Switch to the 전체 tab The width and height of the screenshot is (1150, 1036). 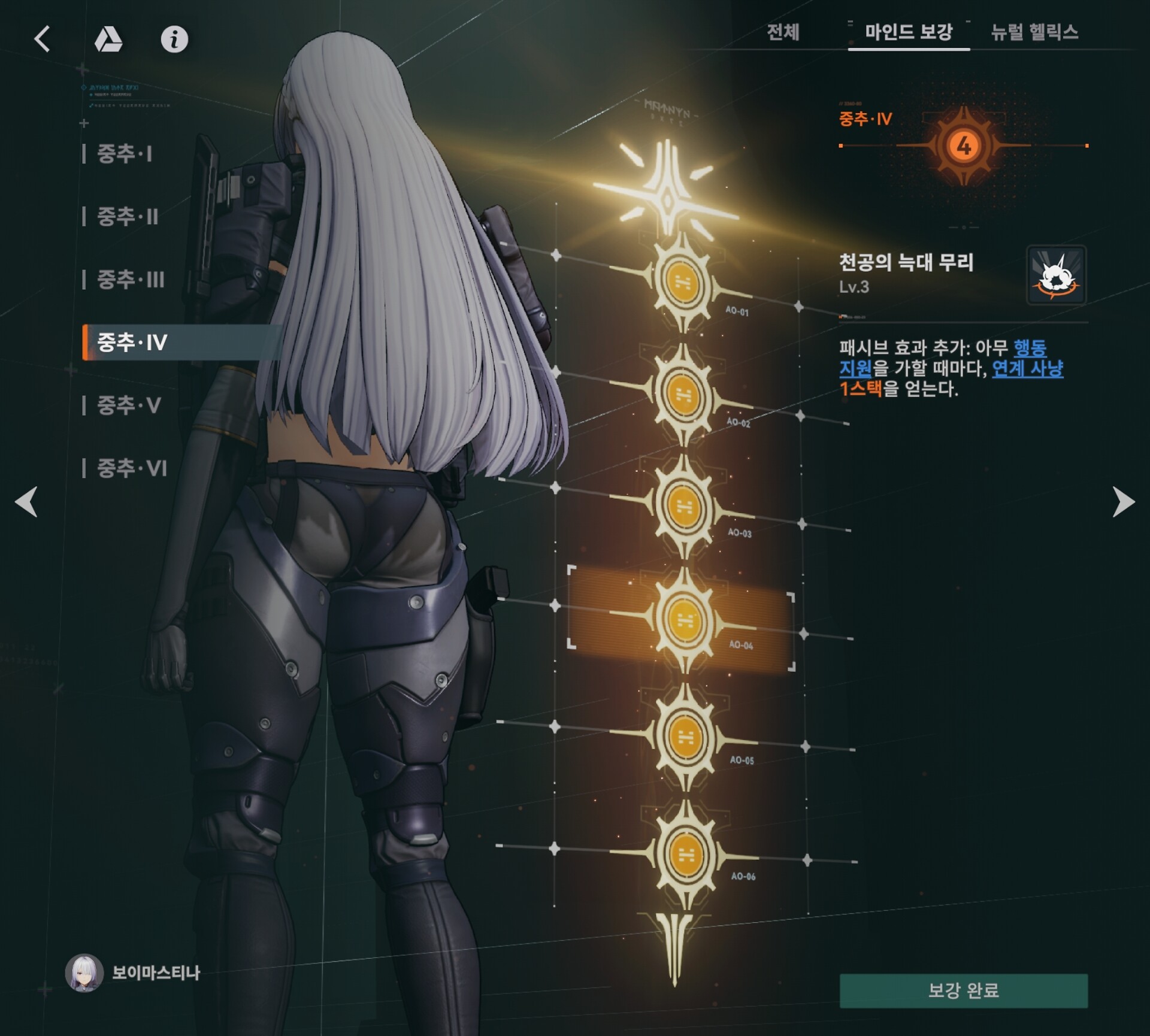point(783,32)
